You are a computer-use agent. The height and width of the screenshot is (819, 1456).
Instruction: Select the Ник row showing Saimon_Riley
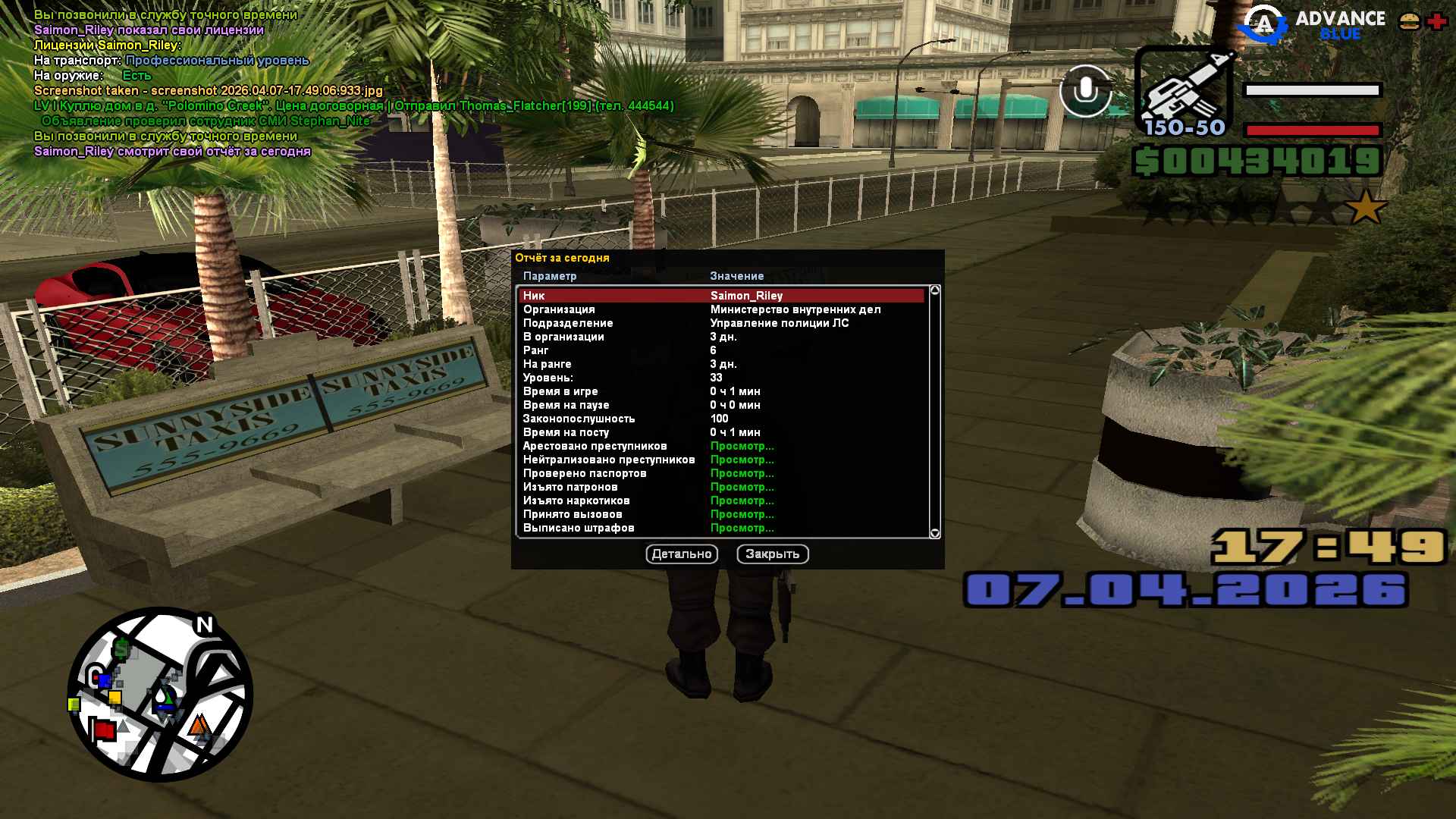720,296
